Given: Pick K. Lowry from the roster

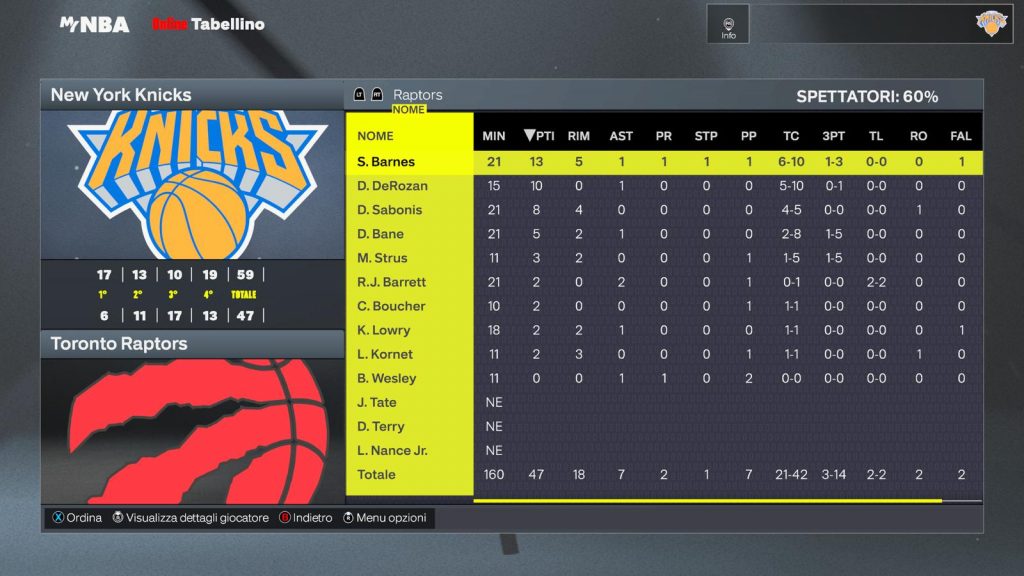Looking at the screenshot, I should click(x=384, y=330).
